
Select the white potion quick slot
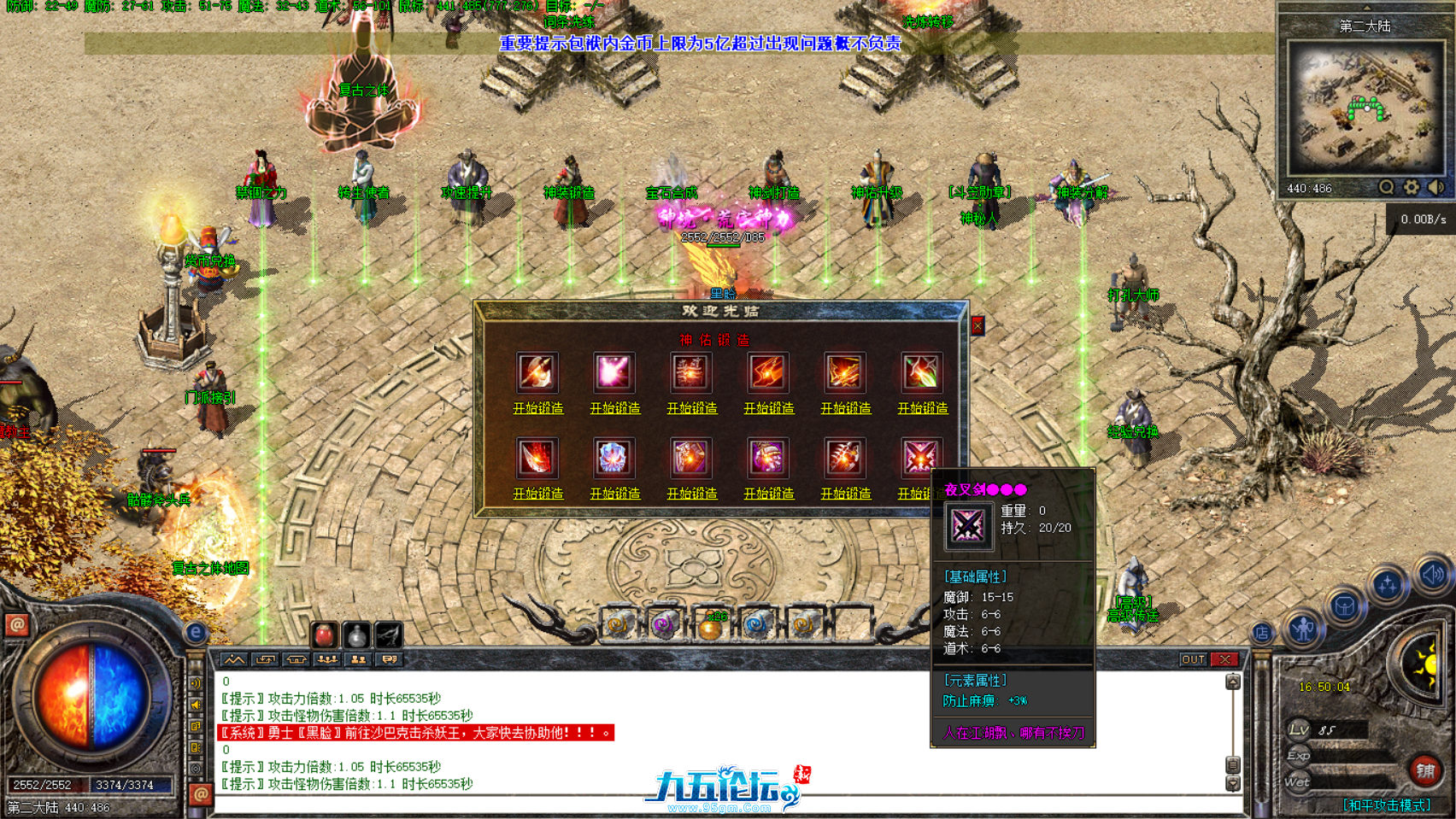coord(356,635)
